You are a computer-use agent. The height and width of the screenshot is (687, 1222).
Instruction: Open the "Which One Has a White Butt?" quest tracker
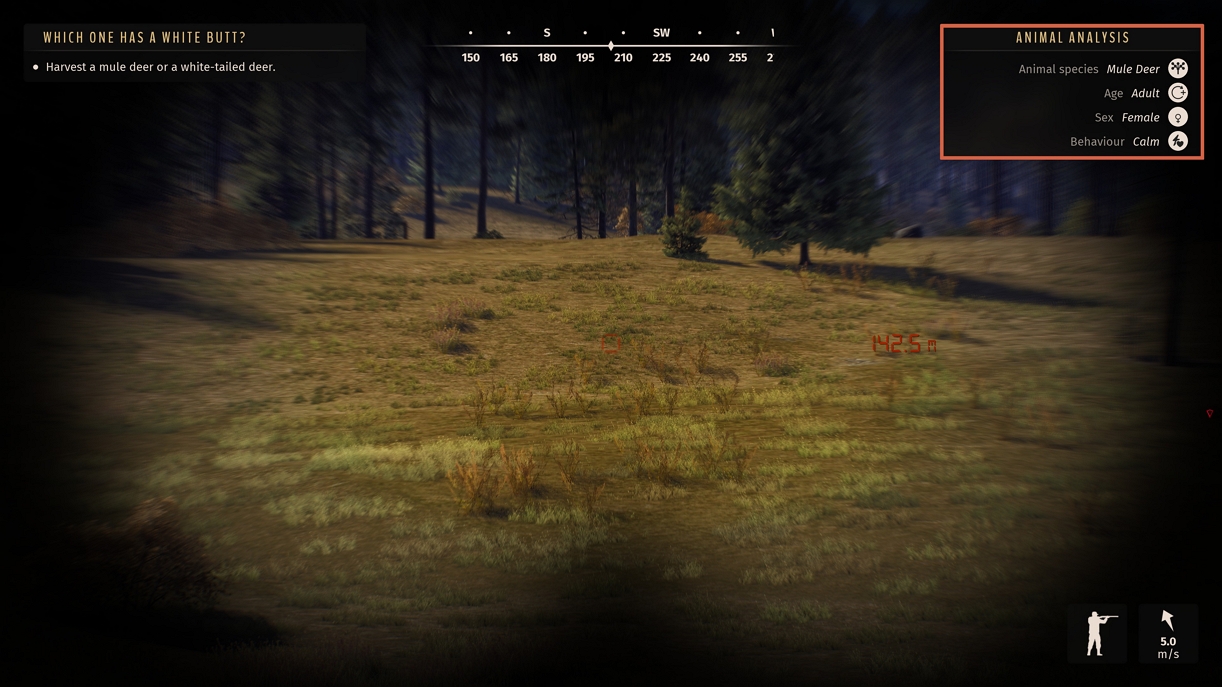[x=144, y=38]
